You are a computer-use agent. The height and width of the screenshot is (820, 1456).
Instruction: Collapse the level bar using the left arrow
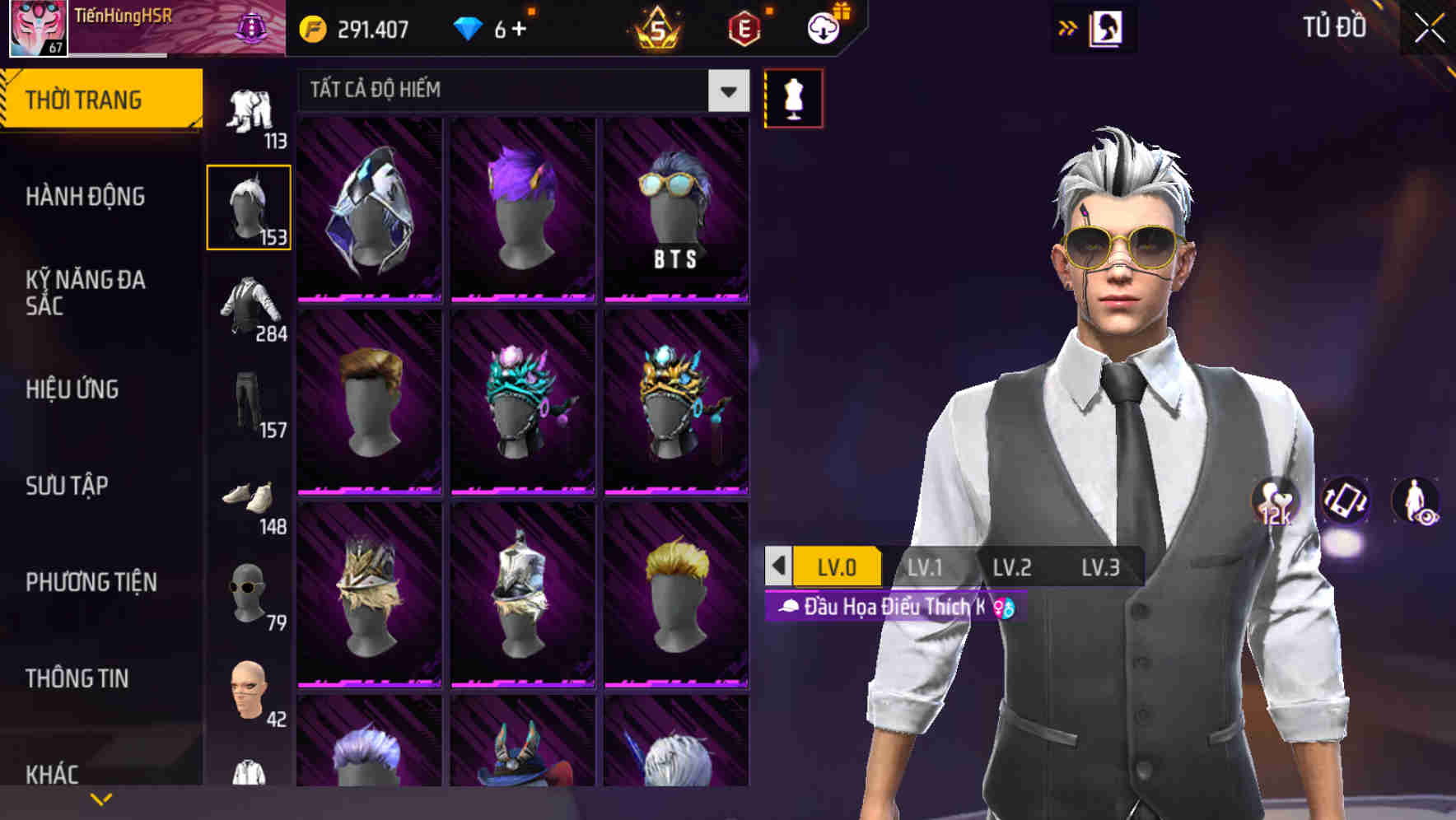pos(777,566)
